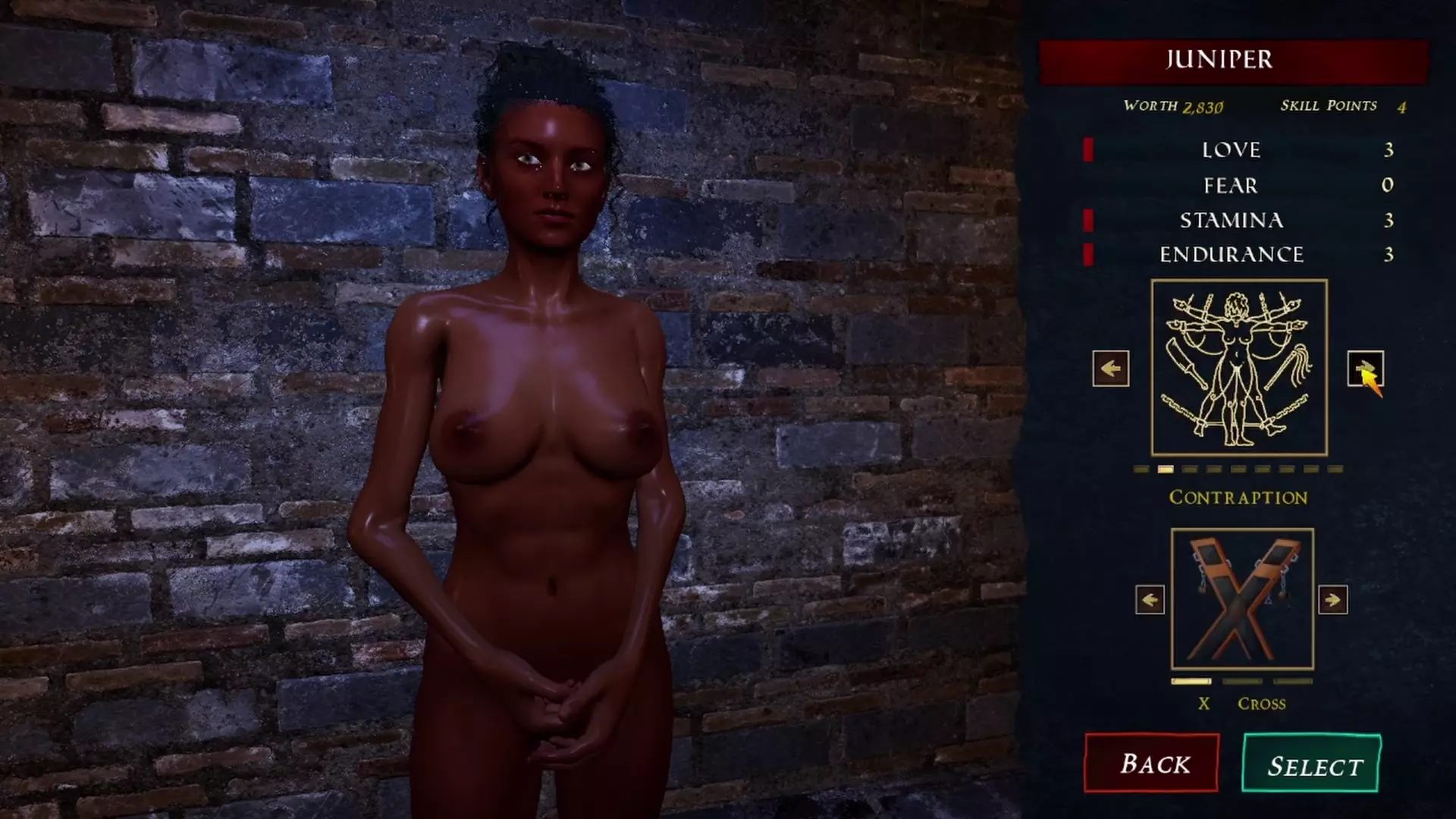1456x819 pixels.
Task: Click the red Back button
Action: [1151, 763]
